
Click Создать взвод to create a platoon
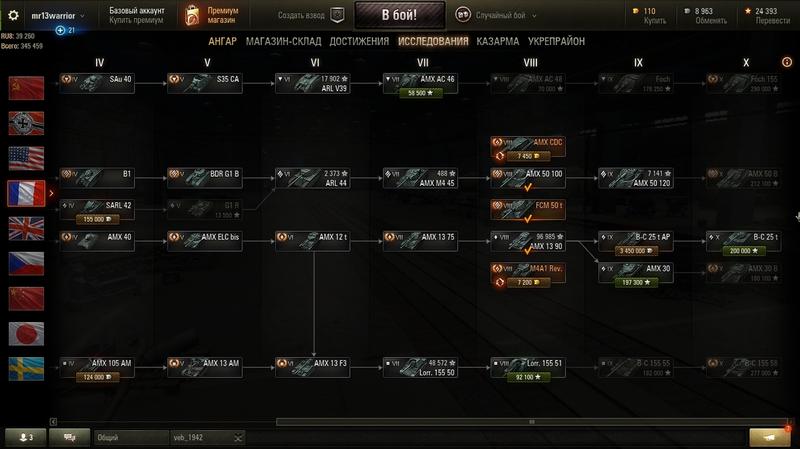click(x=307, y=15)
